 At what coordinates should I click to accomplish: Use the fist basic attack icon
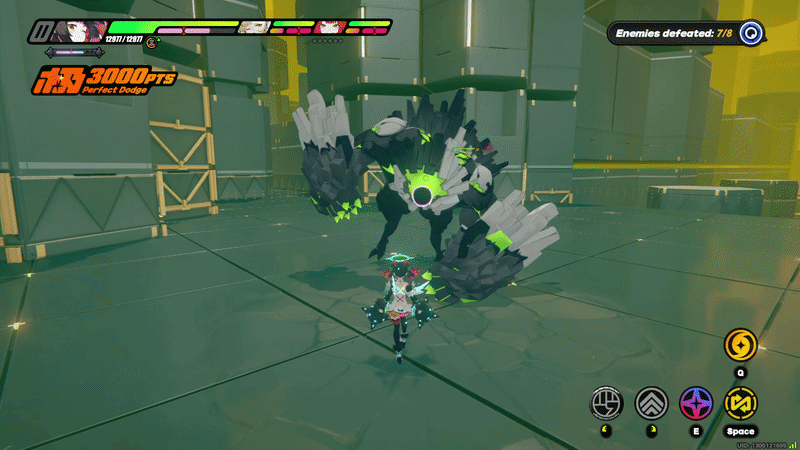point(606,403)
